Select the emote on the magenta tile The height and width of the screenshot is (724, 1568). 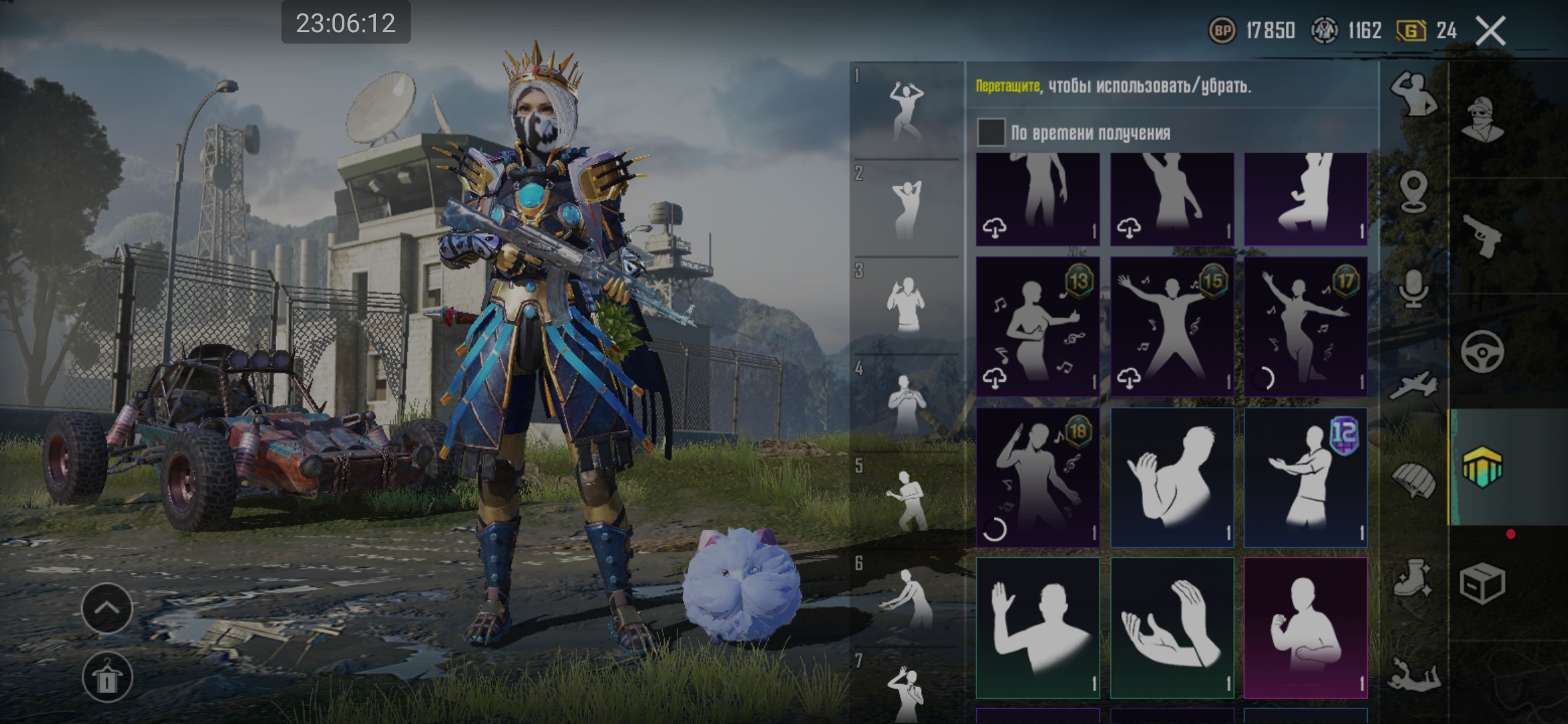1305,628
